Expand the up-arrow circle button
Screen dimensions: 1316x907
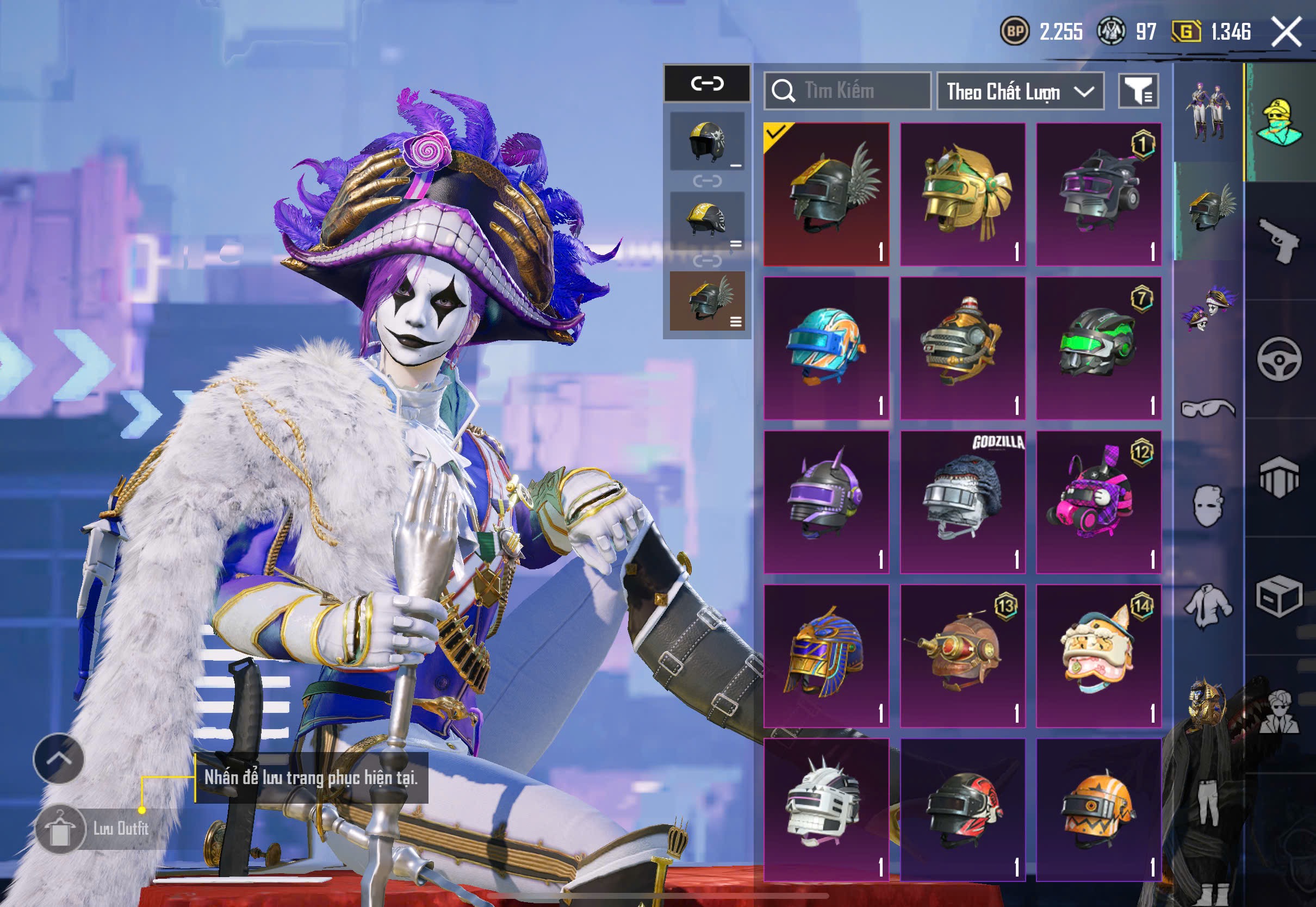pyautogui.click(x=59, y=759)
